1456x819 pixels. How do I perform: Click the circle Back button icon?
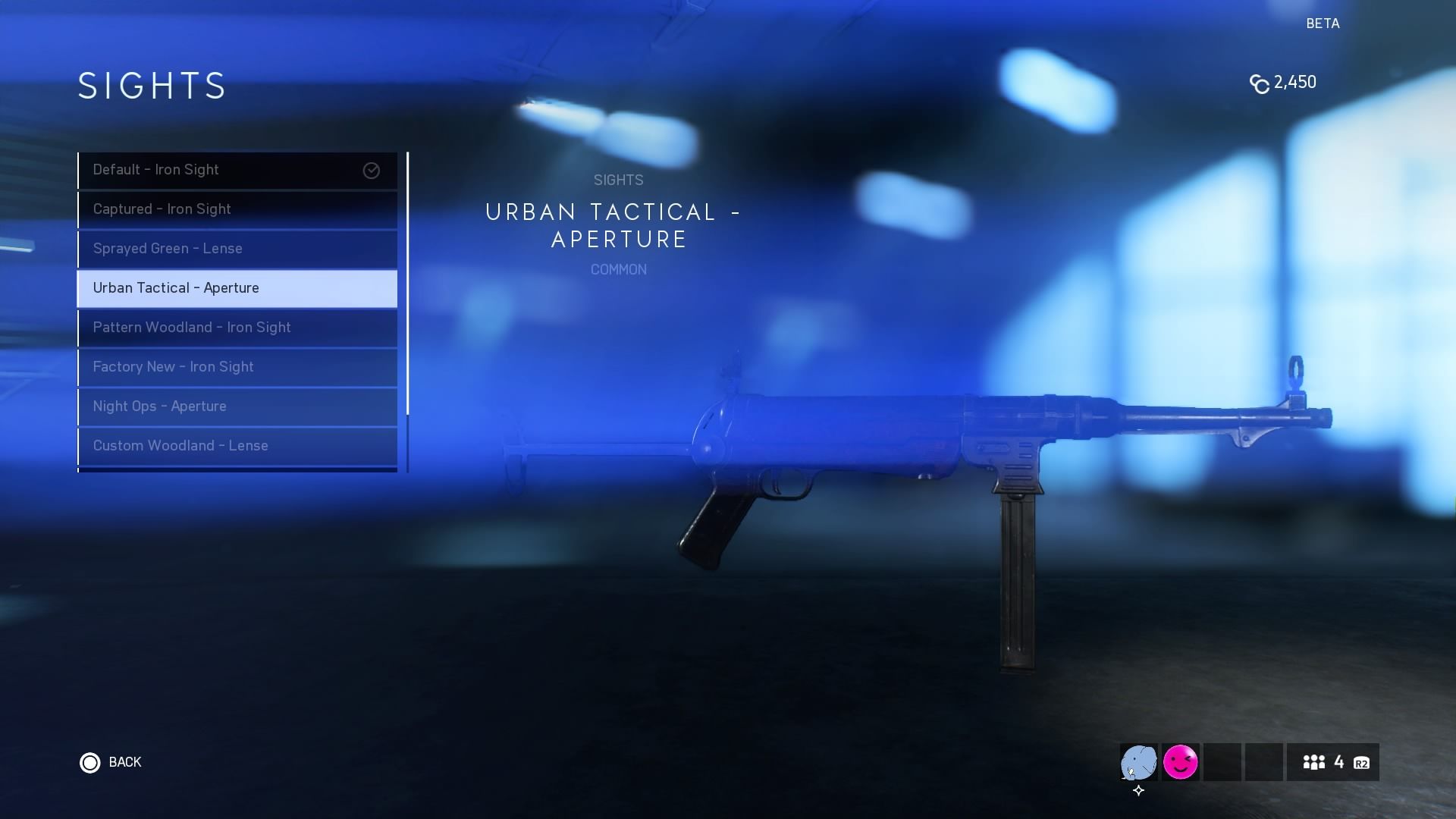click(90, 763)
